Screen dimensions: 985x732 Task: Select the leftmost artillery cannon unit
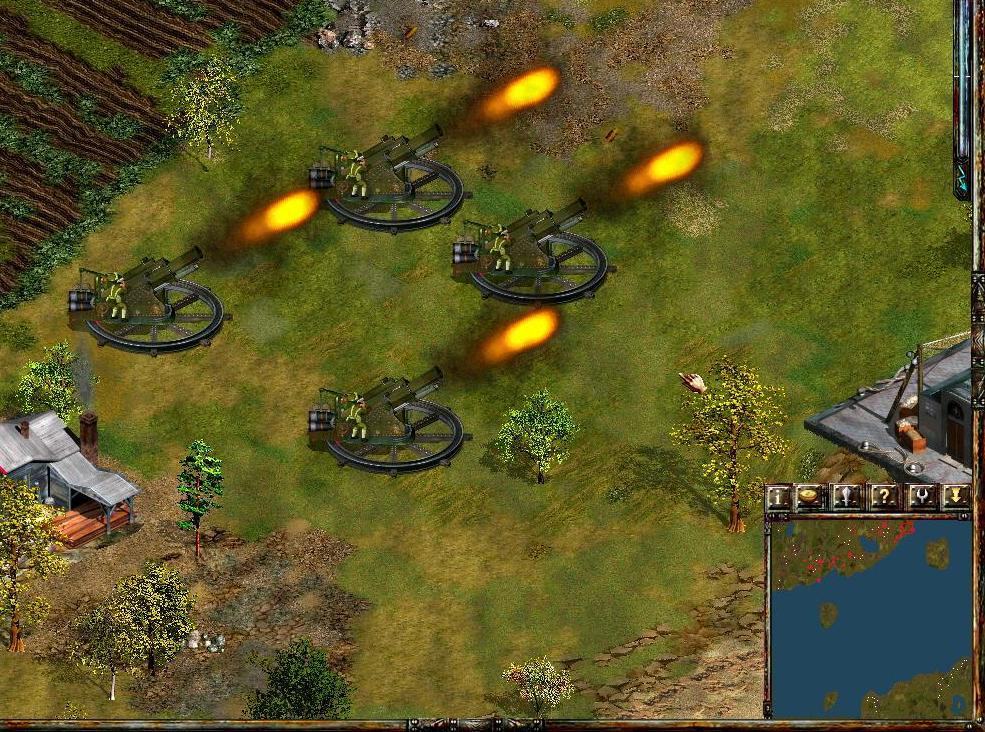coord(148,300)
